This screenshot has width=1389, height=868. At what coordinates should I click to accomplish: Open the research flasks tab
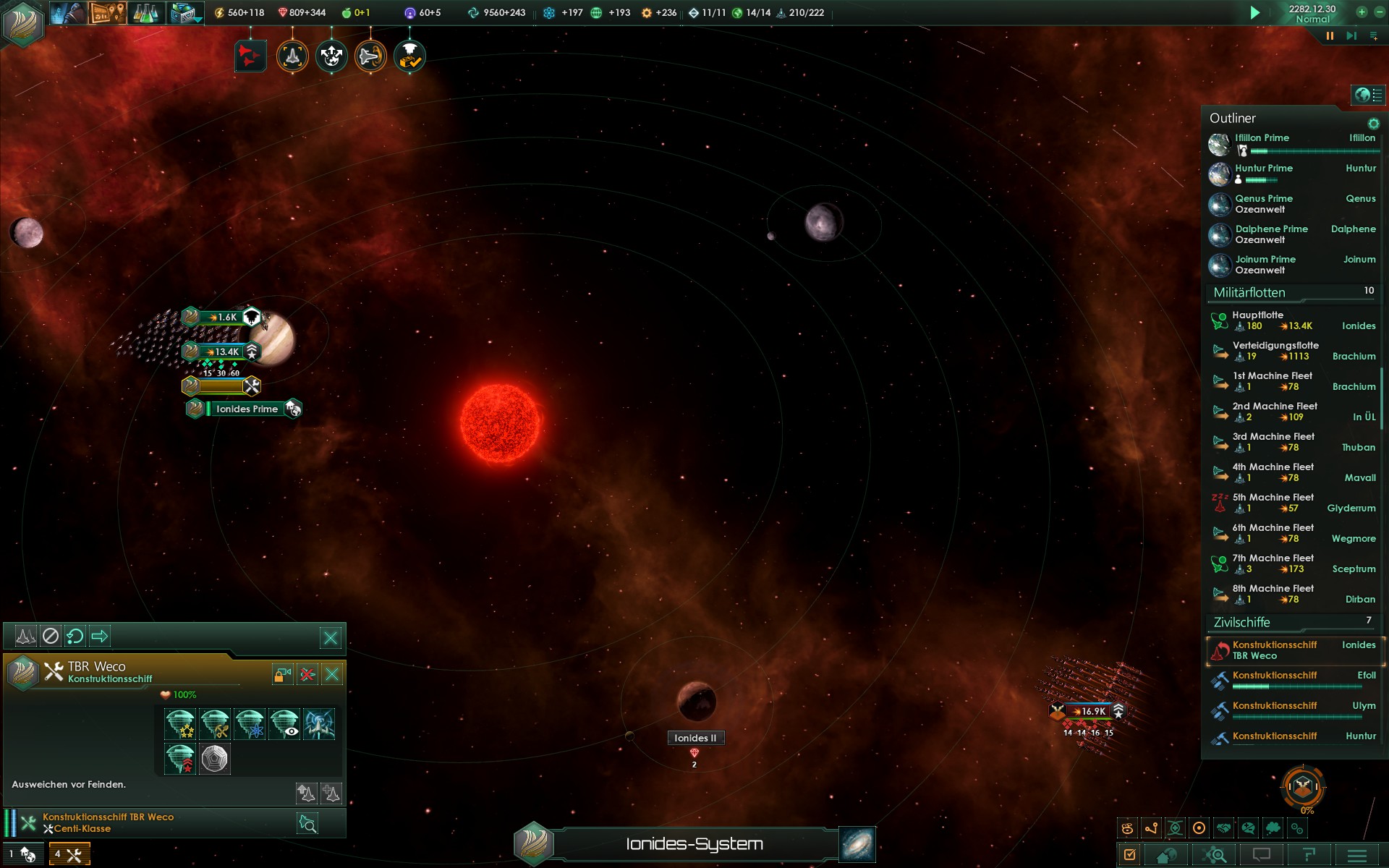pyautogui.click(x=145, y=12)
